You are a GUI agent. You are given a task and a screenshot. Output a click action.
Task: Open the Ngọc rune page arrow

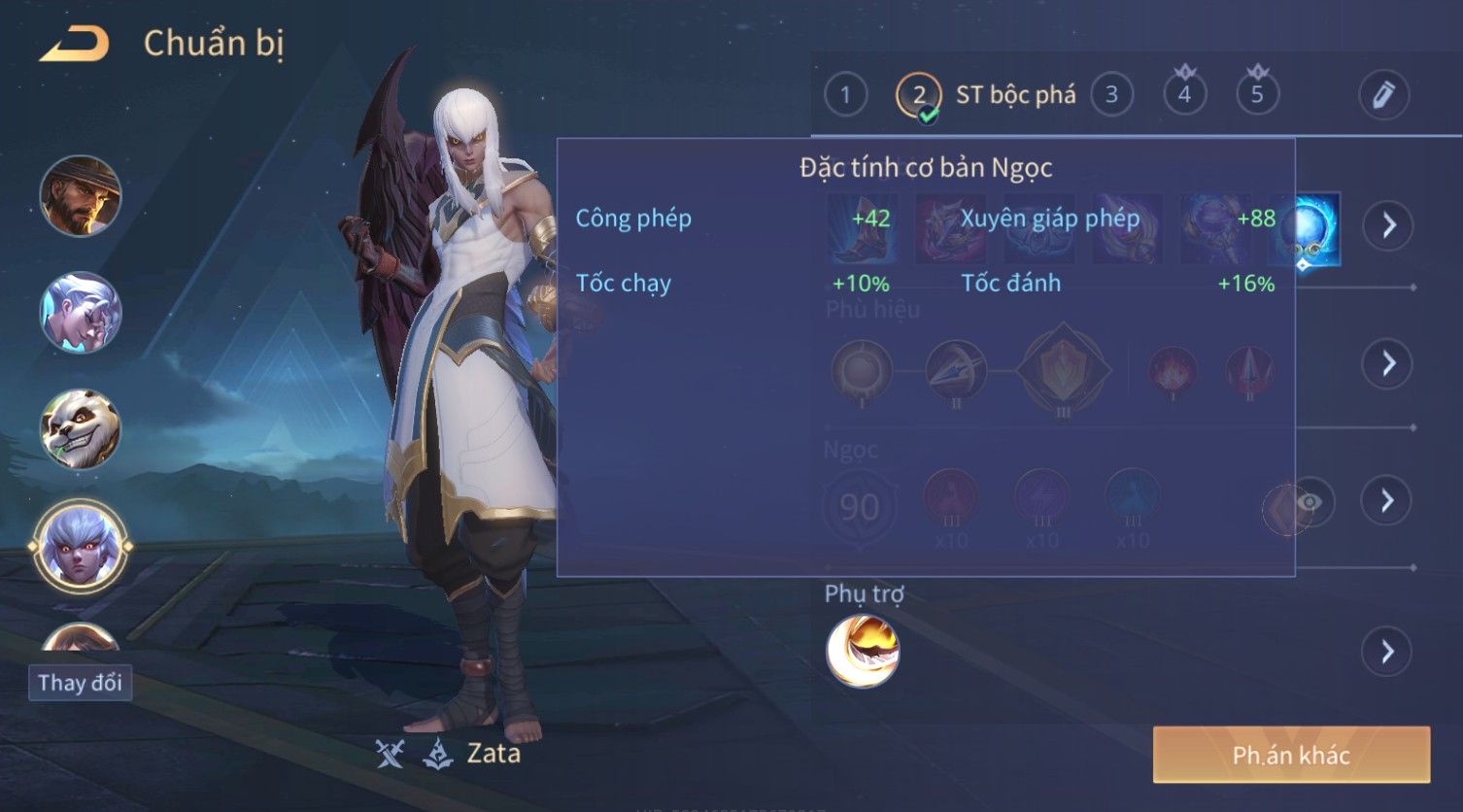click(x=1387, y=500)
